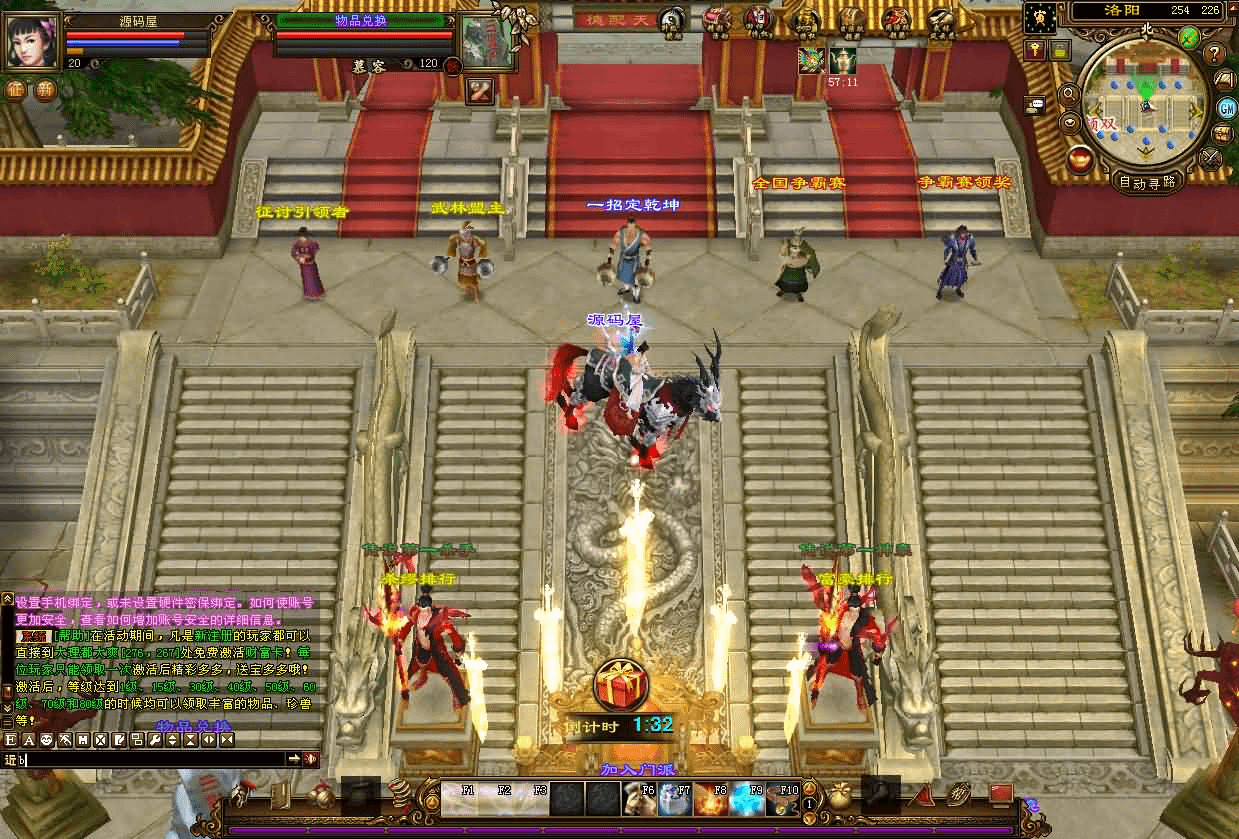Screen dimensions: 1239x839
Task: Activate the F8 fire skill
Action: click(711, 799)
